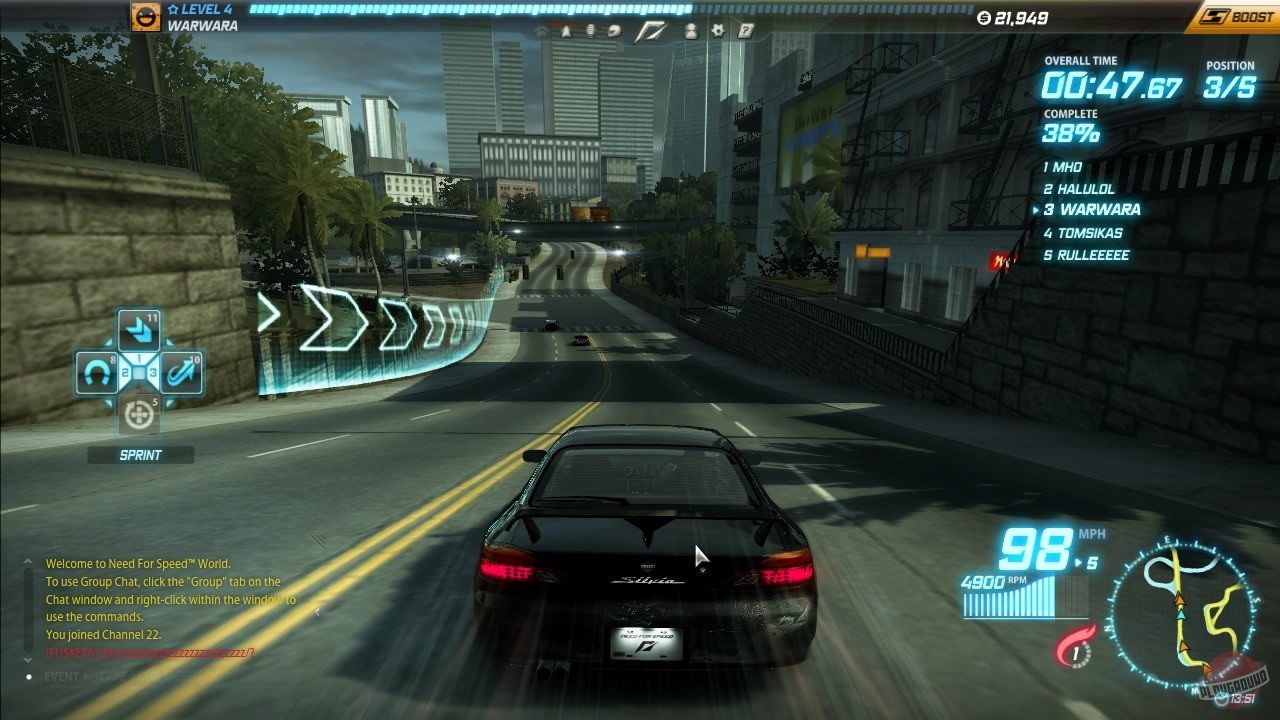The image size is (1280, 720).
Task: Open Settings with the gear icon
Action: point(719,32)
